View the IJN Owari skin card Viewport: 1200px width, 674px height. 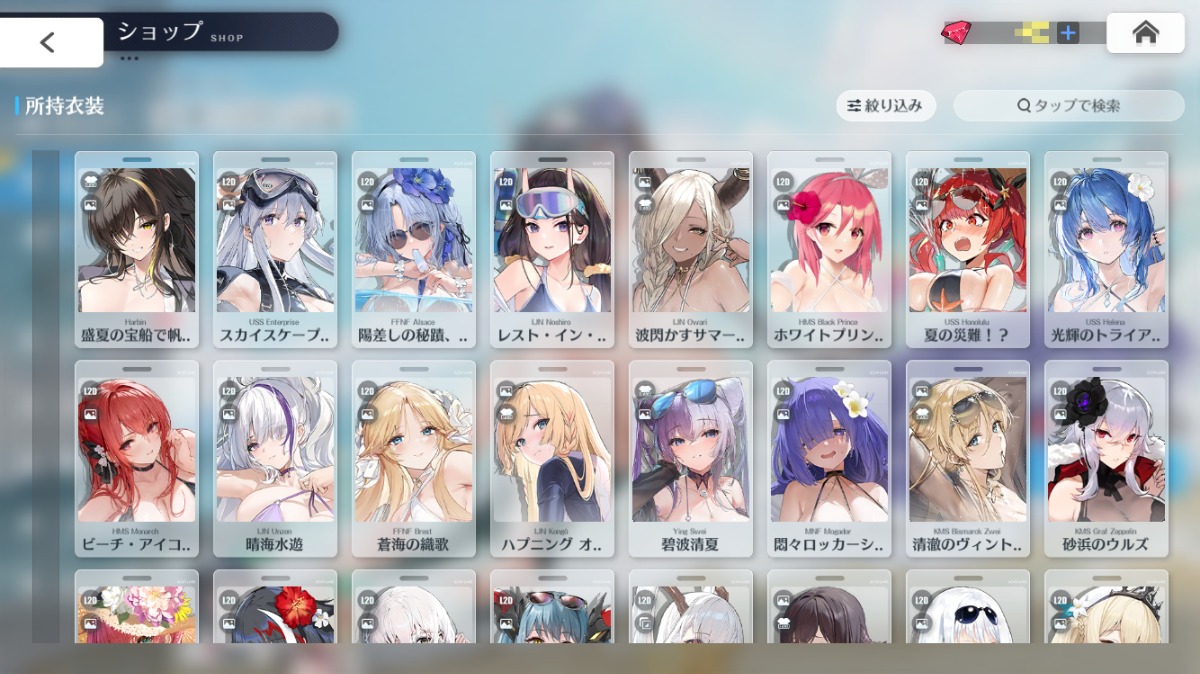coord(690,249)
